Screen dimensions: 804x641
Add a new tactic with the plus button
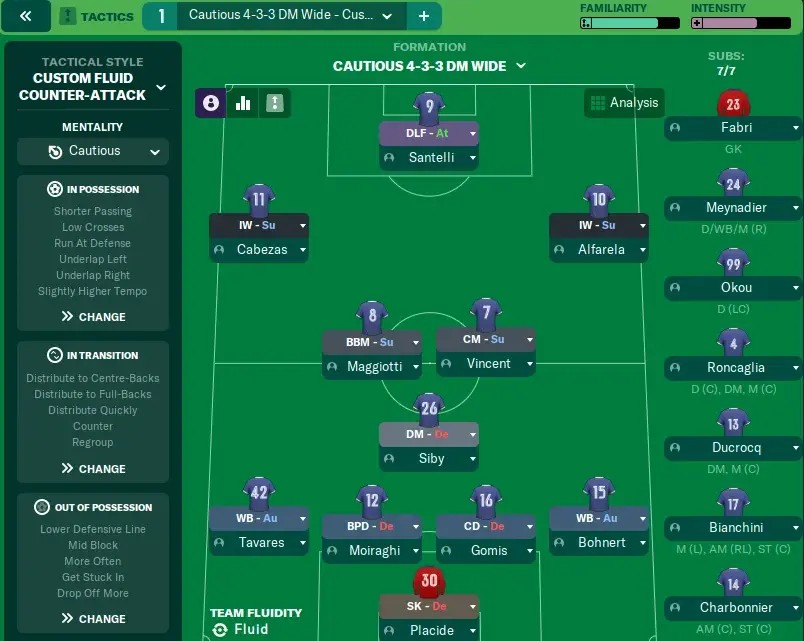tap(423, 16)
